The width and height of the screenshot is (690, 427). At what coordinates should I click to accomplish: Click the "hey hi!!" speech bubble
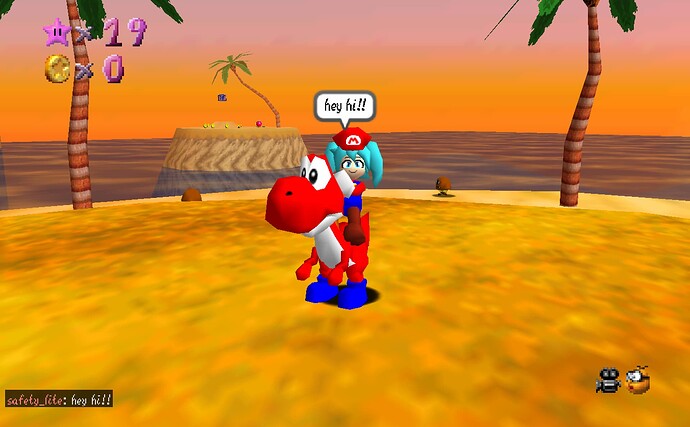[345, 106]
